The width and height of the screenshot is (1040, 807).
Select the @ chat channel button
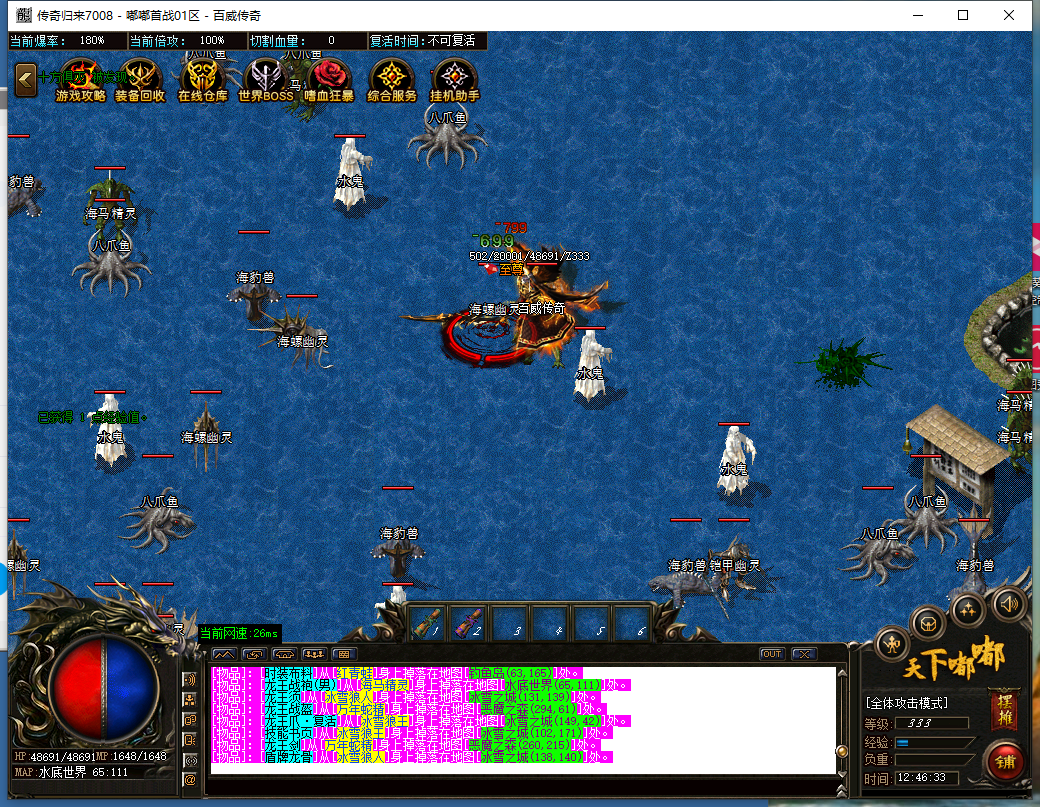click(x=189, y=779)
